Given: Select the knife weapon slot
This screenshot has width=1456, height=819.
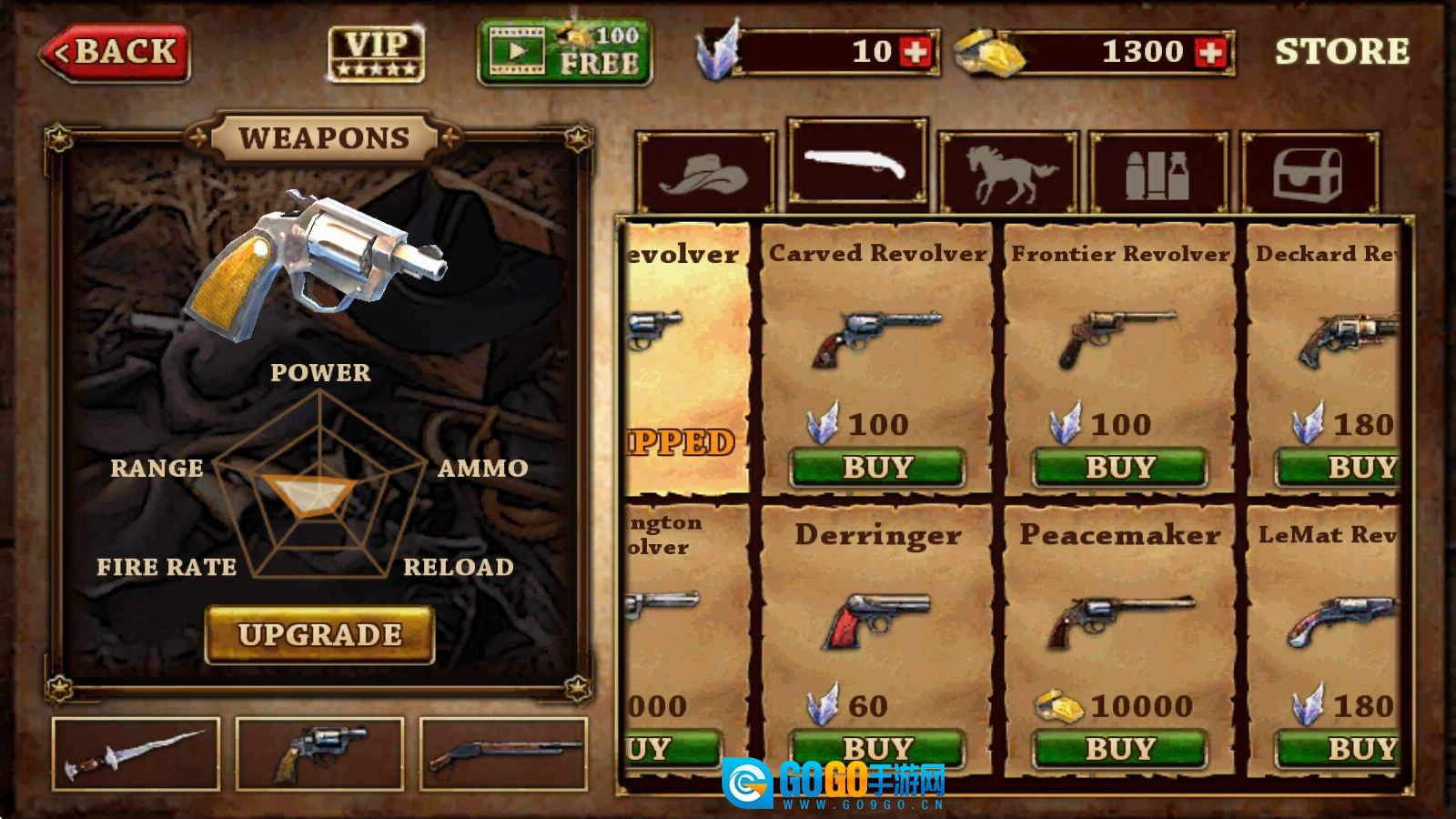Looking at the screenshot, I should [136, 753].
